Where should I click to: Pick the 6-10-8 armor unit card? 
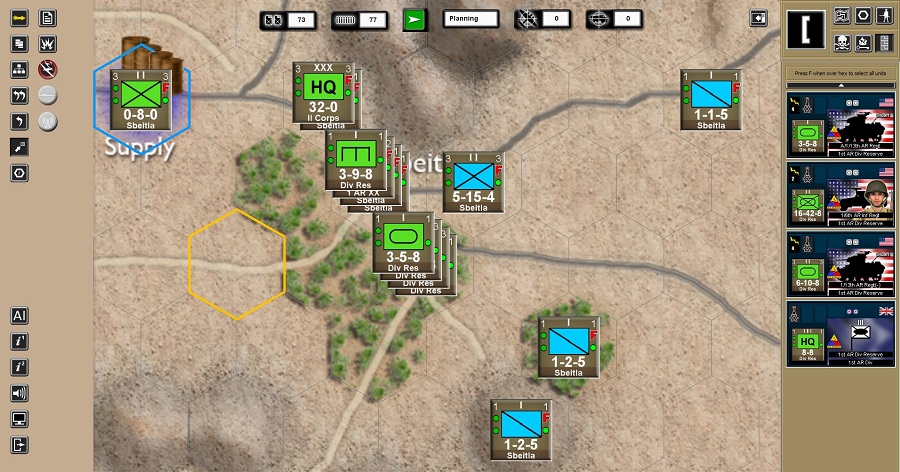pyautogui.click(x=839, y=265)
